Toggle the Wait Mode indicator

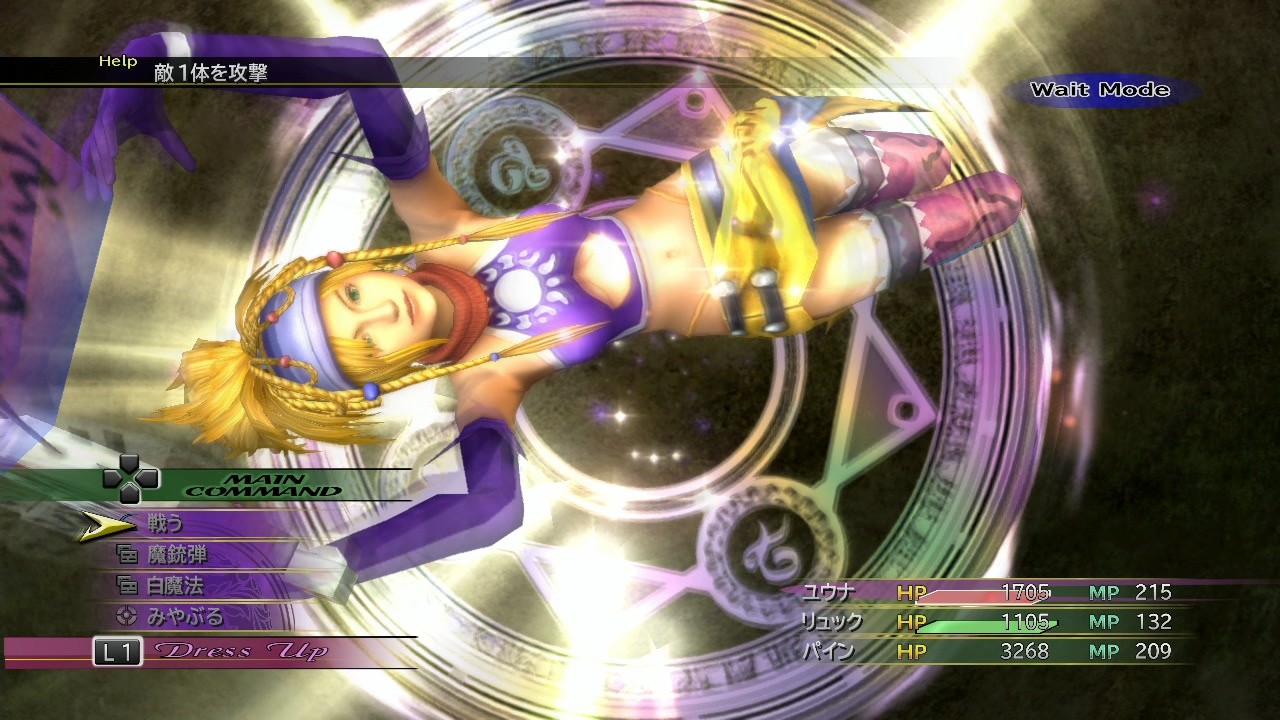point(1100,88)
